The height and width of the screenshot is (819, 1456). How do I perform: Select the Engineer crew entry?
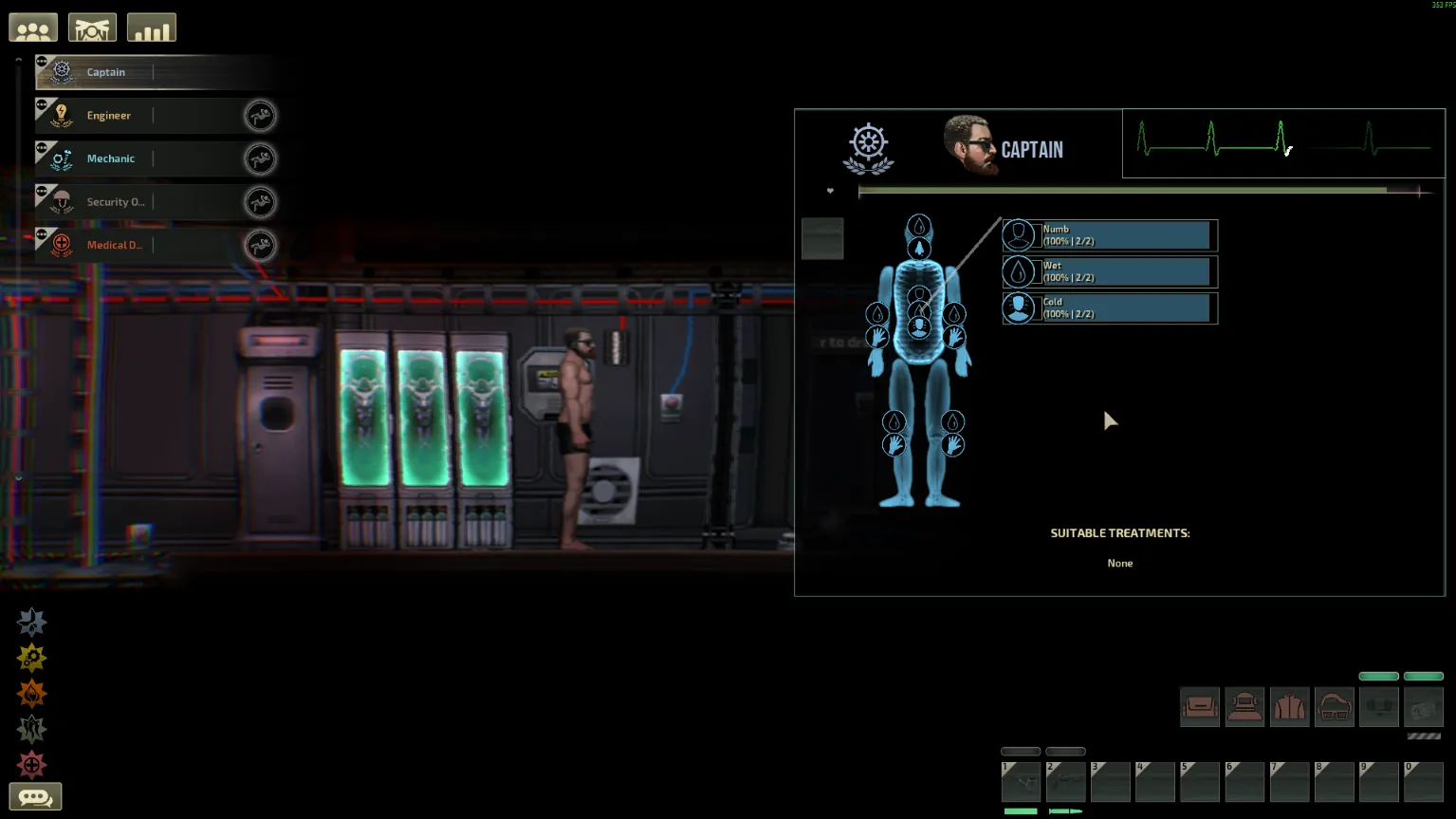[x=108, y=116]
